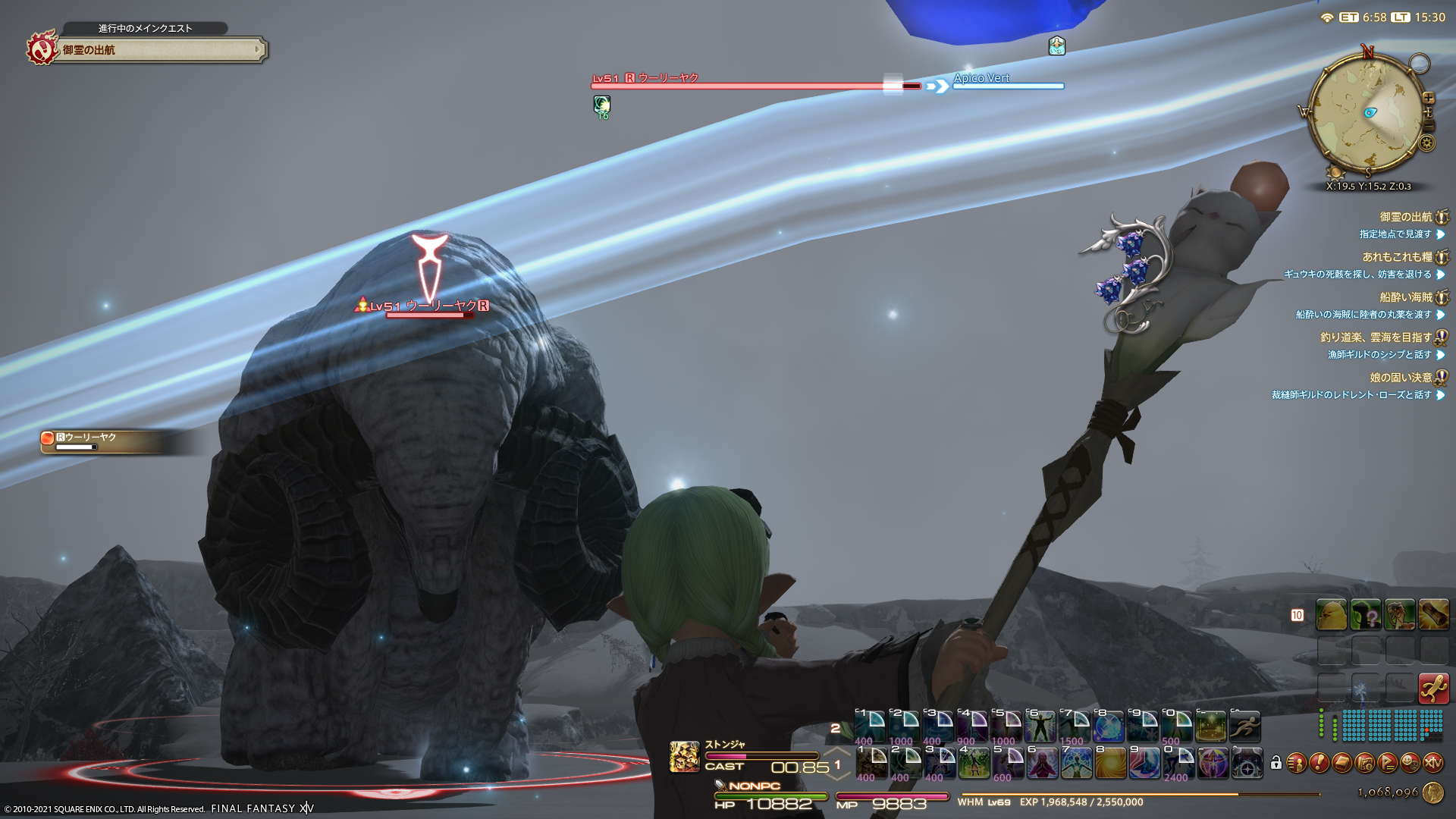1456x819 pixels.
Task: Cast the golden swirl spell on hotbar 1
Action: tap(1110, 764)
